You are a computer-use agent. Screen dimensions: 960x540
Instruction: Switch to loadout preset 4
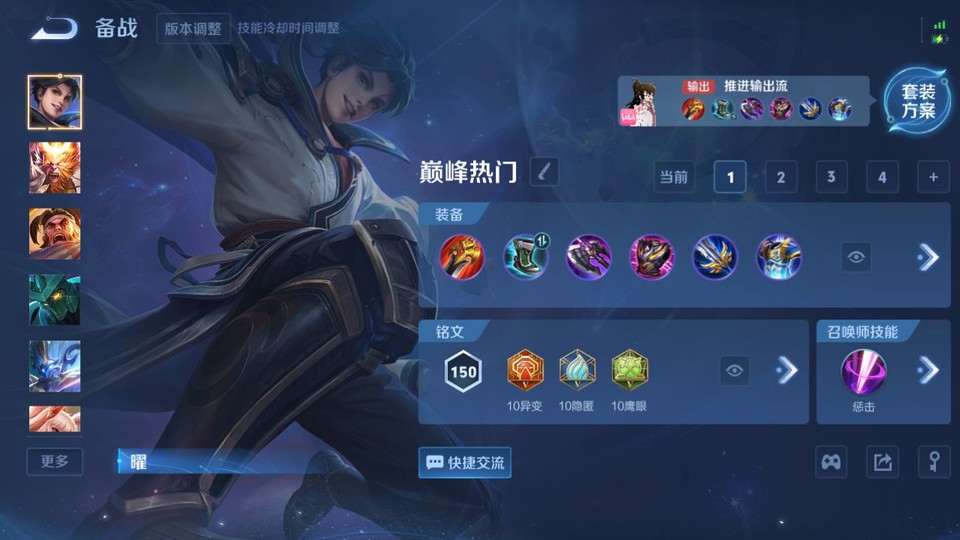881,178
